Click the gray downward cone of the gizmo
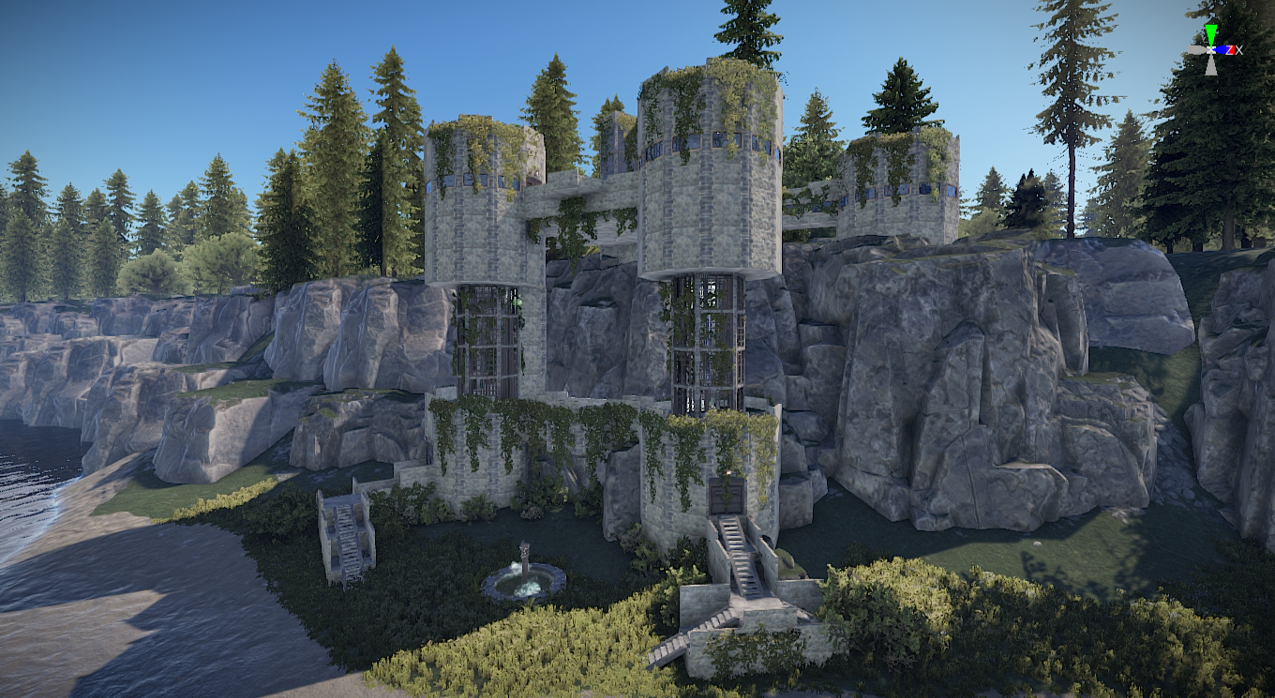1275x698 pixels. [x=1211, y=65]
